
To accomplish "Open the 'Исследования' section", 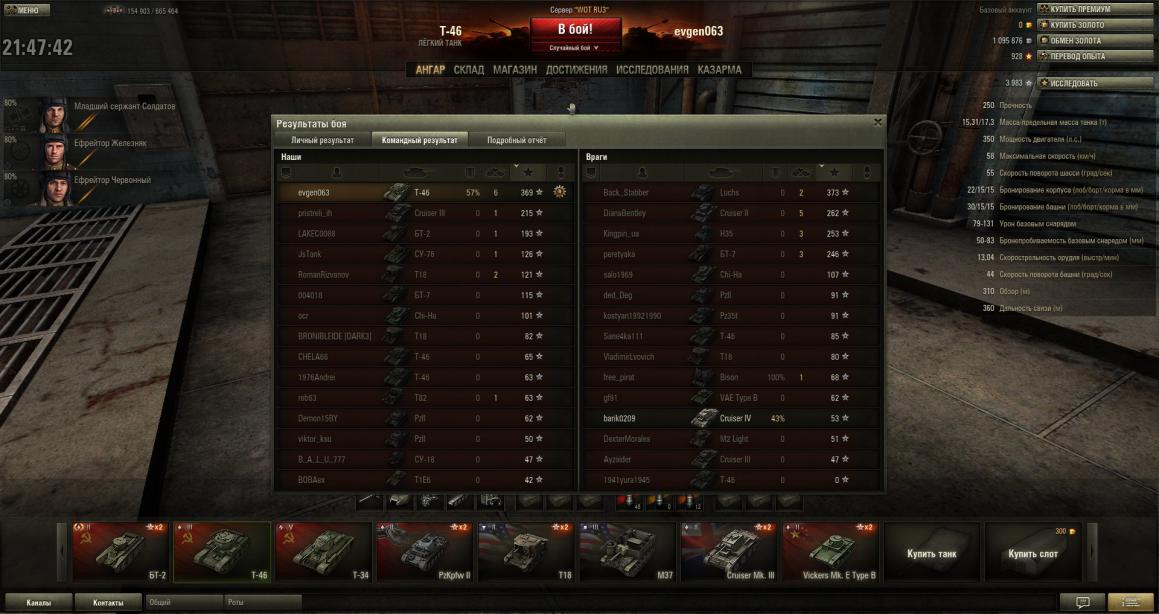I will click(652, 70).
